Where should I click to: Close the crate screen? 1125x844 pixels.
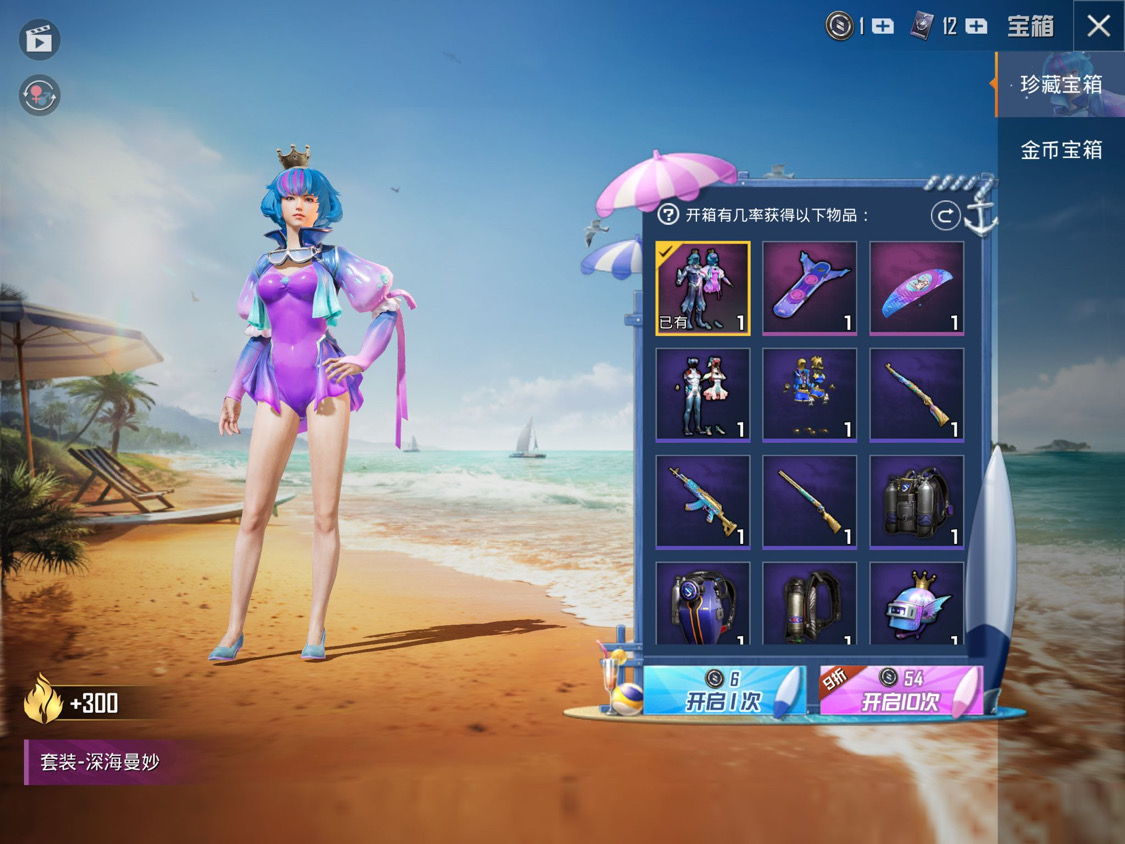pos(1098,26)
